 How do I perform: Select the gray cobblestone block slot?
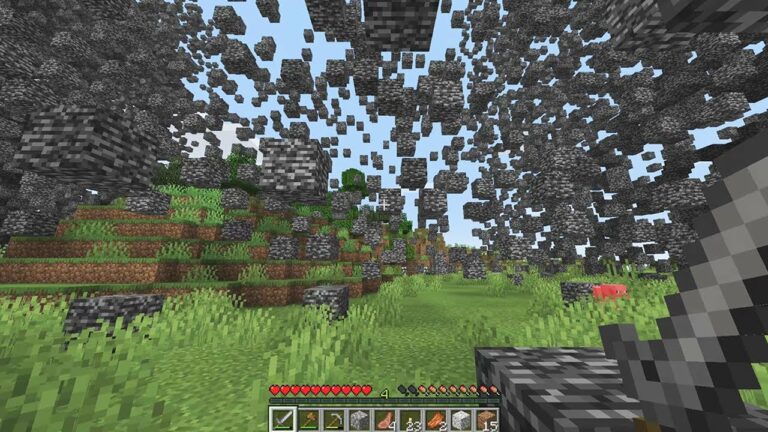tap(359, 419)
